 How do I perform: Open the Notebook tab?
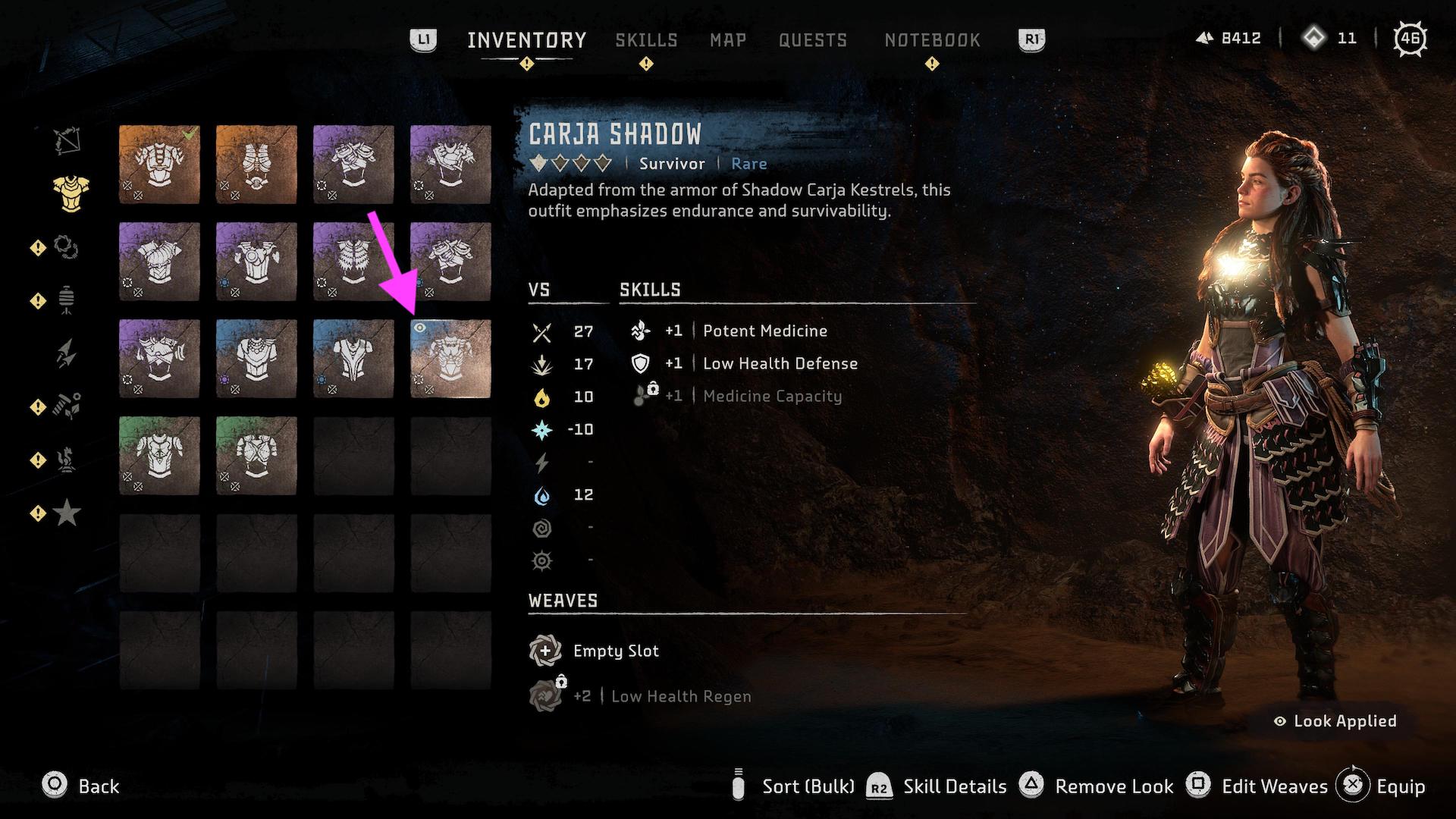pyautogui.click(x=931, y=40)
